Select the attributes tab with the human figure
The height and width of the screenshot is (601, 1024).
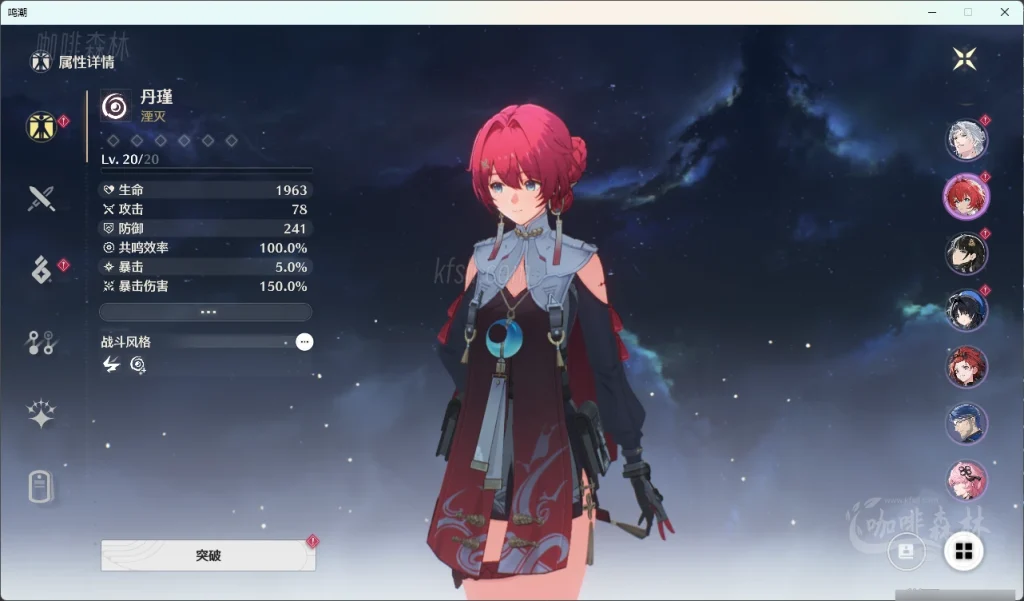[41, 127]
